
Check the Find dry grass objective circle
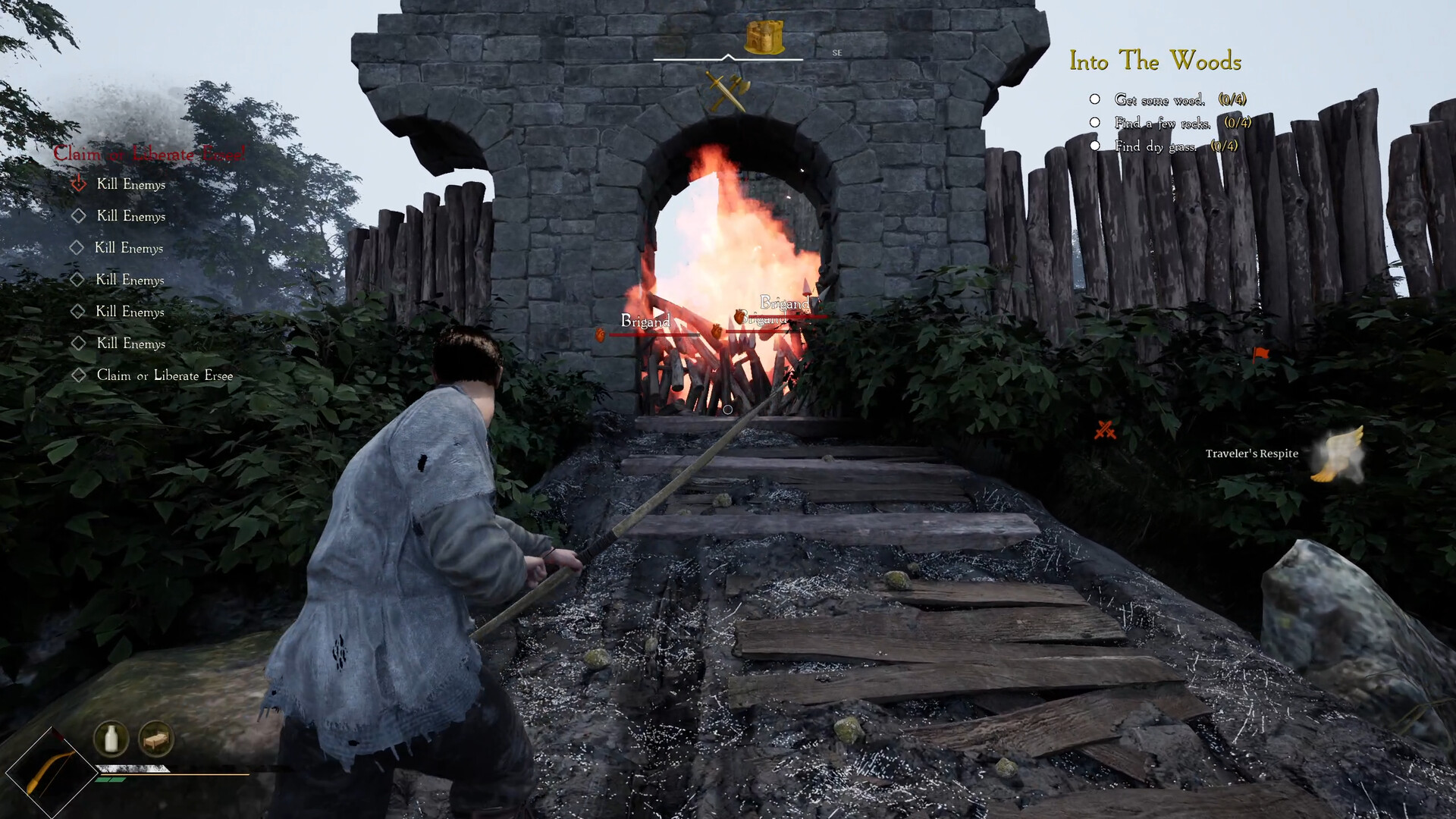pyautogui.click(x=1094, y=146)
